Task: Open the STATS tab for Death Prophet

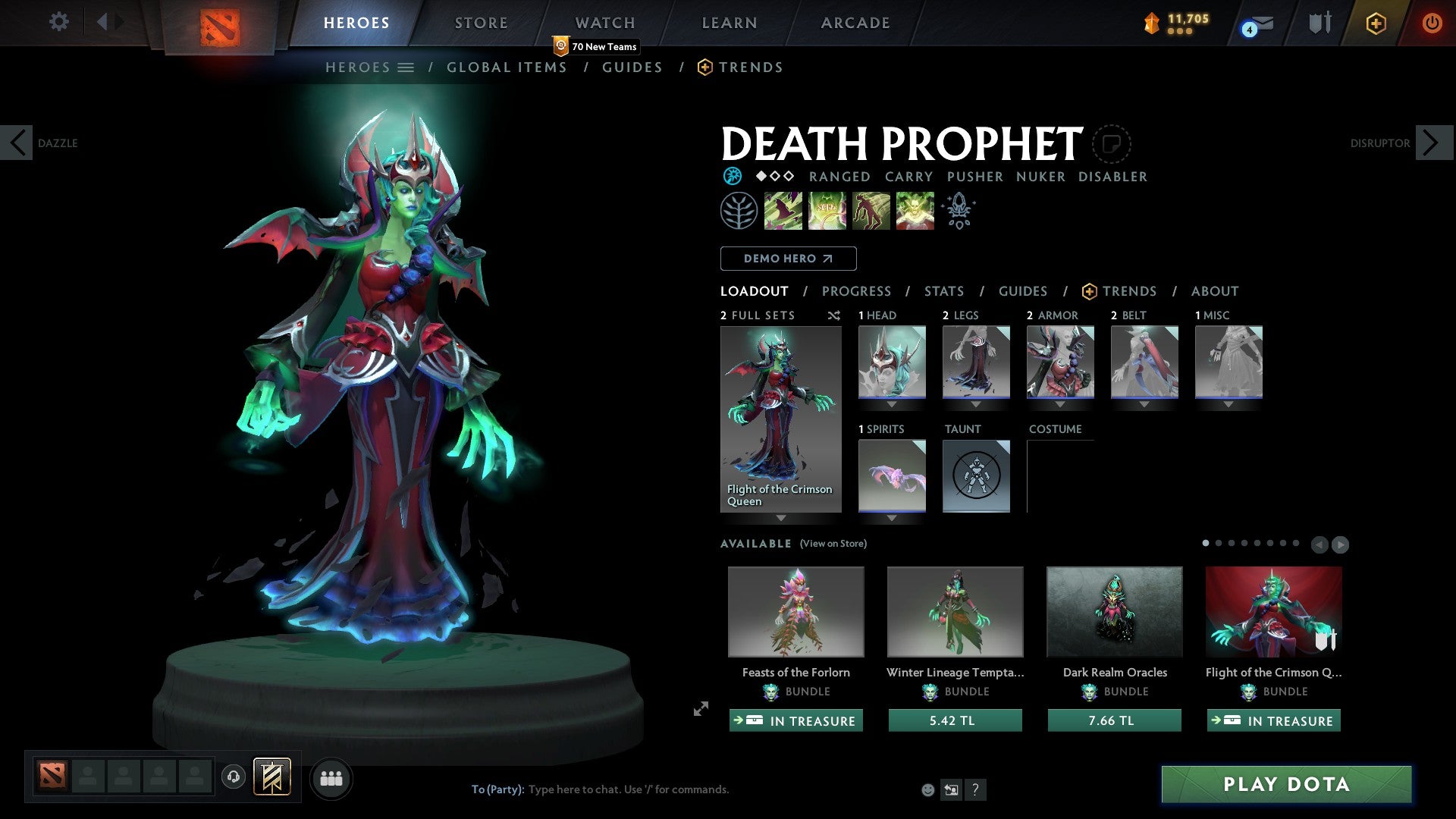Action: (943, 290)
